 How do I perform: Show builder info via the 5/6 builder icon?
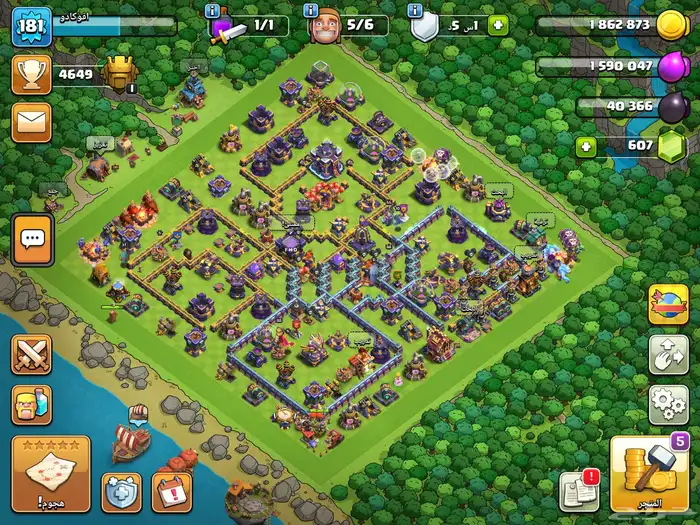(x=320, y=26)
